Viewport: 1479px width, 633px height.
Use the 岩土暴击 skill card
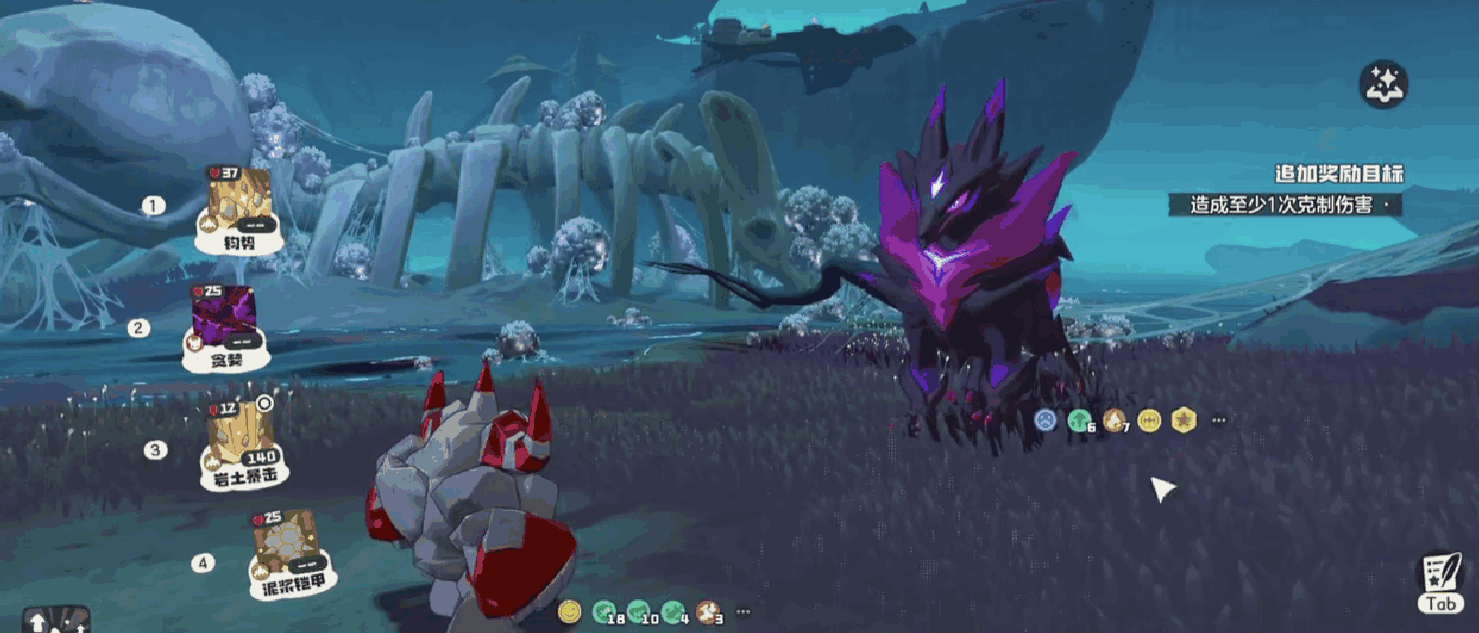pos(239,447)
